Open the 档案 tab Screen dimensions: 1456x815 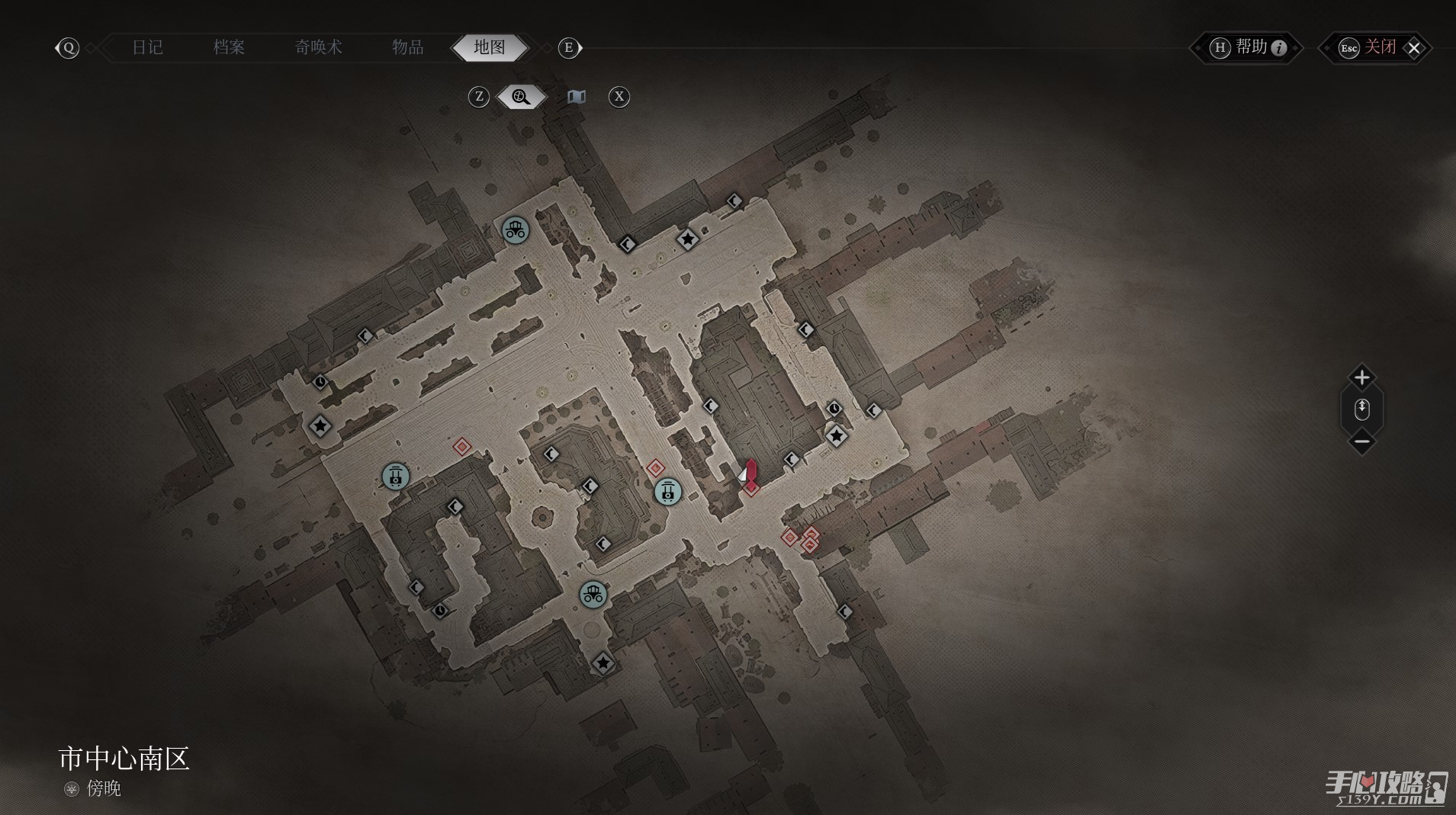(x=229, y=47)
